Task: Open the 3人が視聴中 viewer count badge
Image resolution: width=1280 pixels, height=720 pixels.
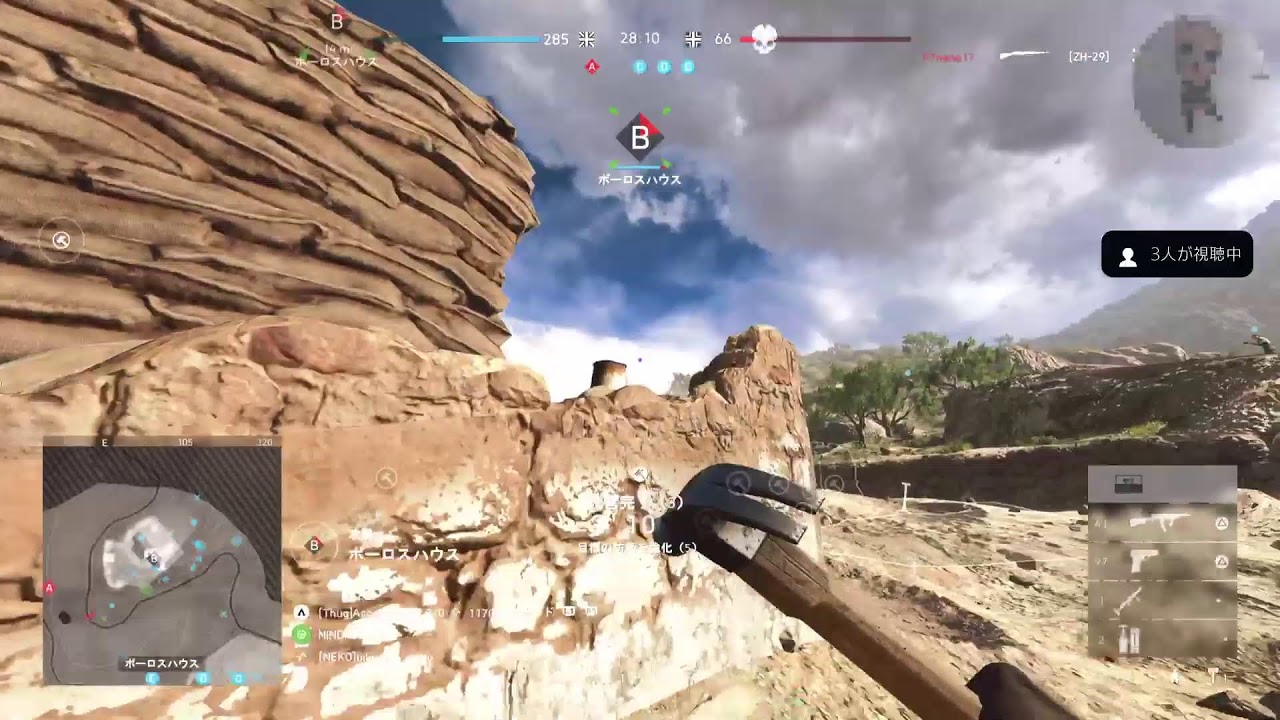Action: [x=1176, y=255]
